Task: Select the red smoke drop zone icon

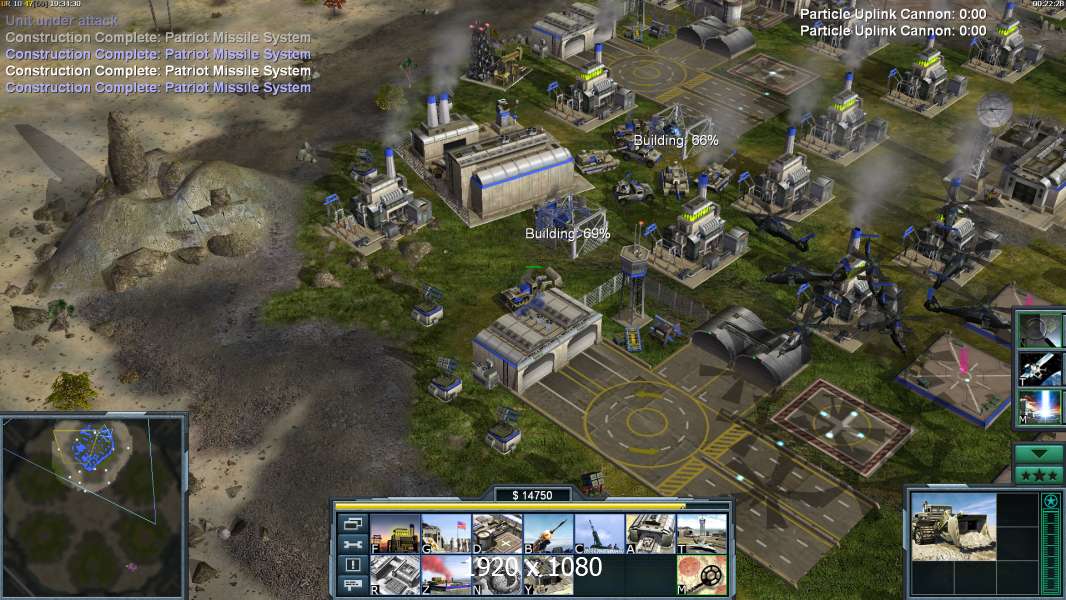Action: coord(446,575)
